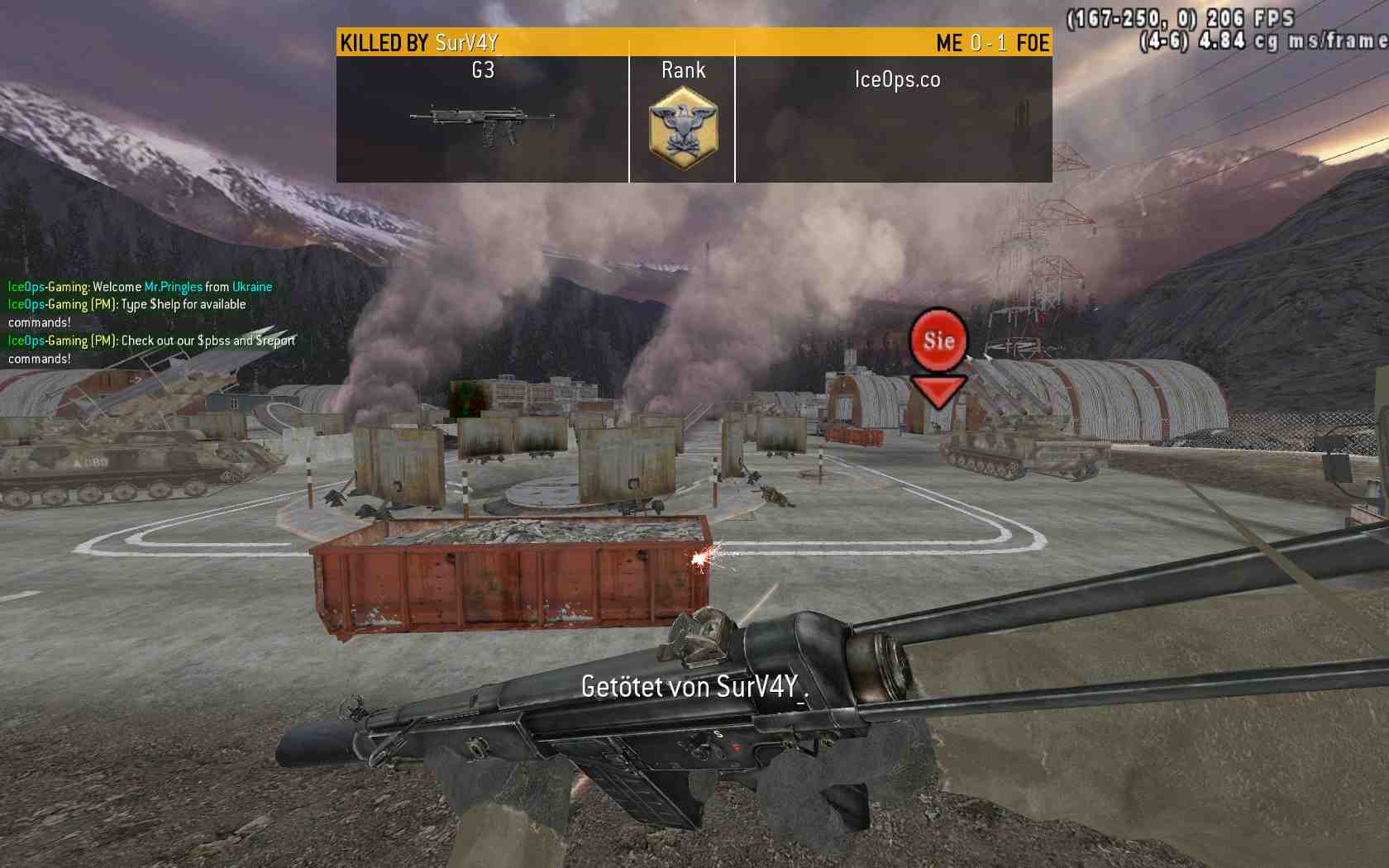
Task: Click the Mr.Pringles welcome chat message
Action: tap(141, 287)
